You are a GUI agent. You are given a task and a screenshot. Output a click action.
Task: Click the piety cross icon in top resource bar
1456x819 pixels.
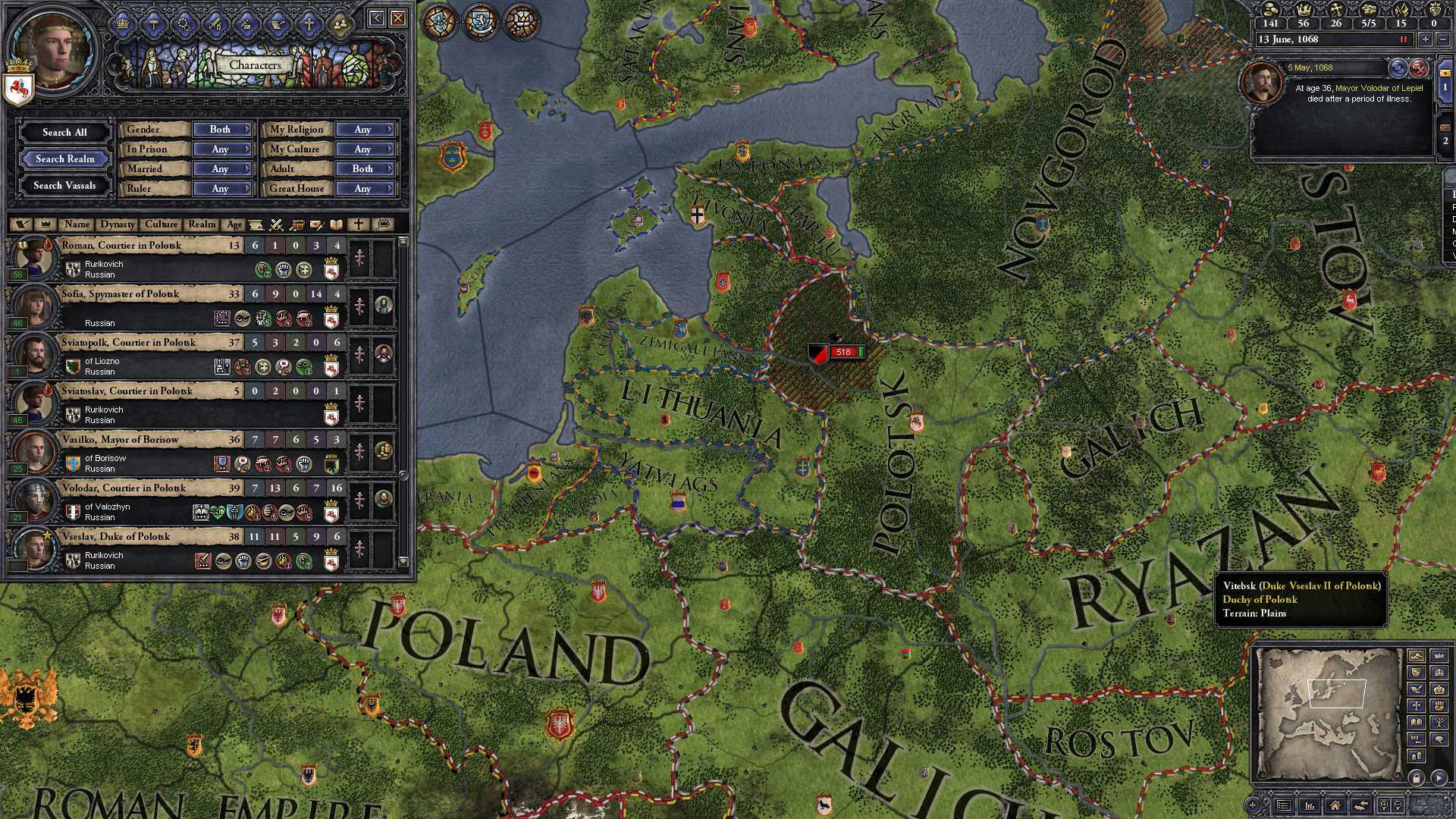pyautogui.click(x=1336, y=10)
